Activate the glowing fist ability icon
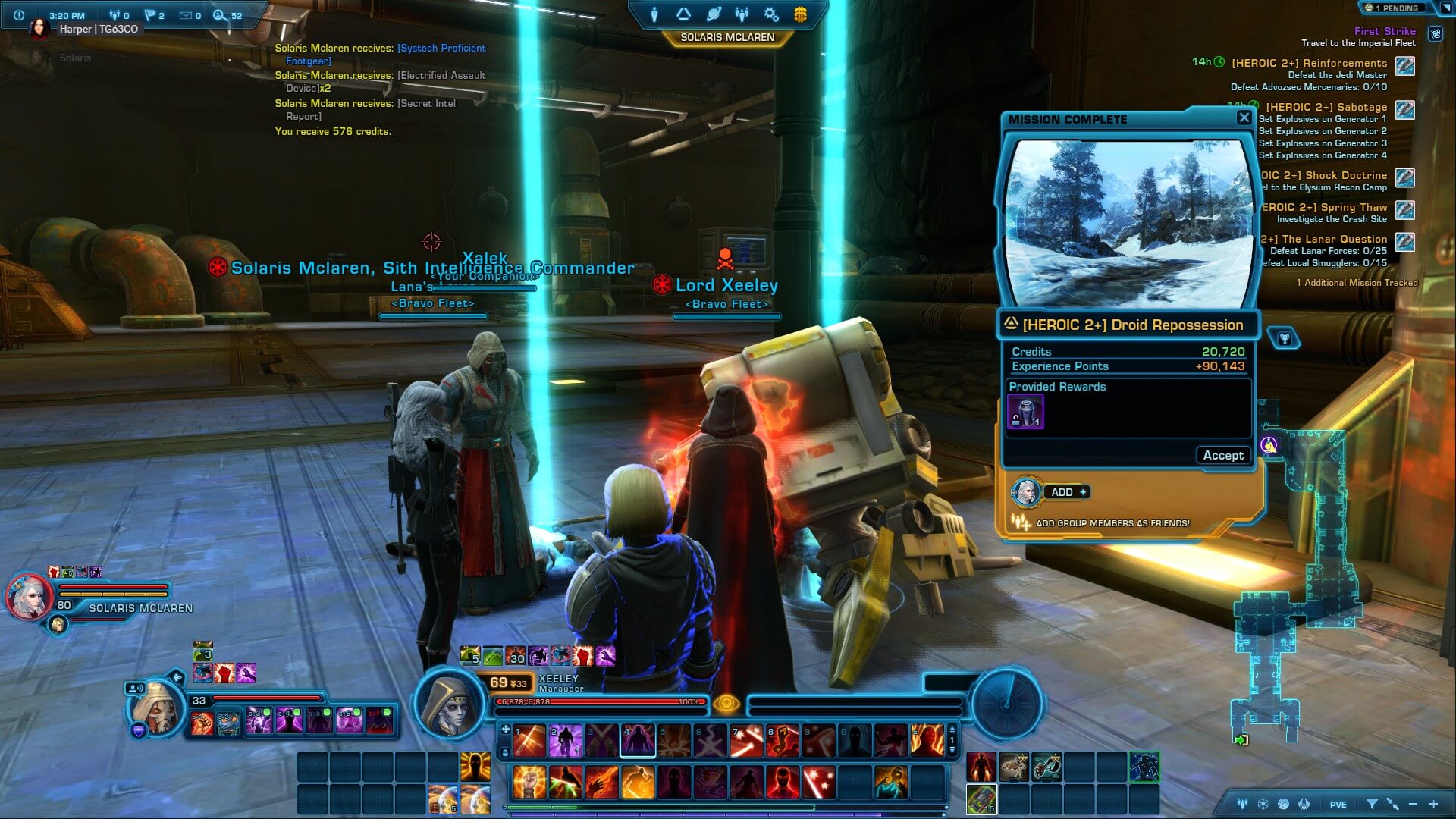Viewport: 1456px width, 819px height. coord(529,782)
